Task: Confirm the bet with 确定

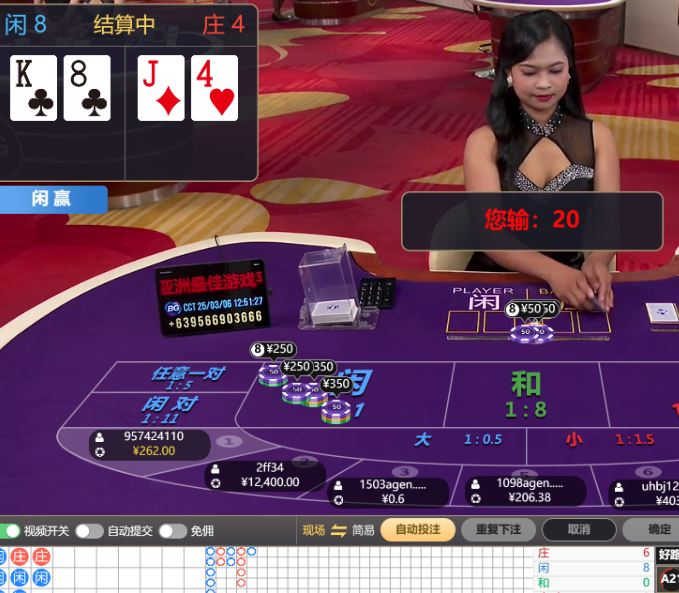Action: (x=659, y=530)
